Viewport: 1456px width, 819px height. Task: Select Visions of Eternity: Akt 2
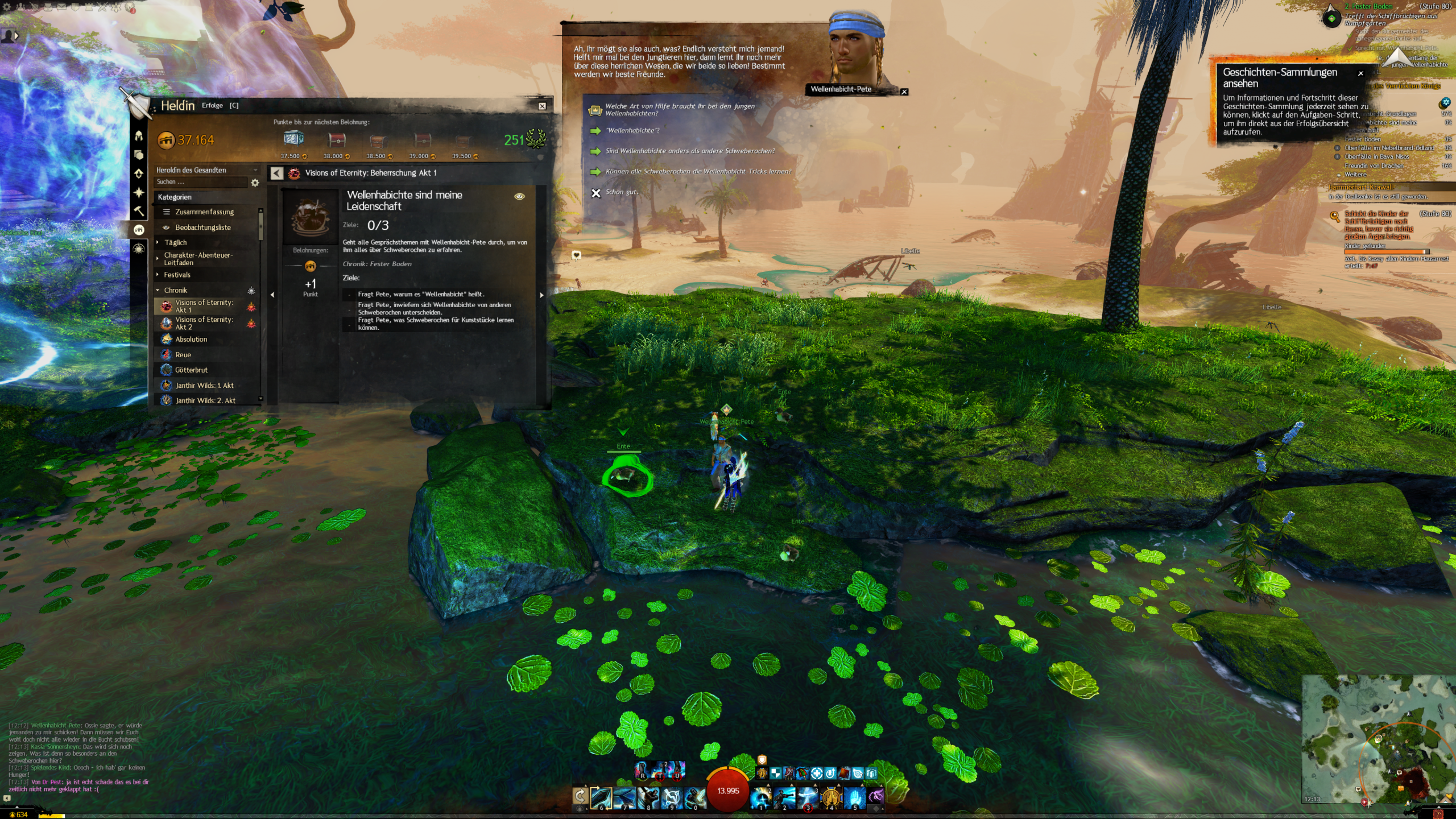pos(204,323)
